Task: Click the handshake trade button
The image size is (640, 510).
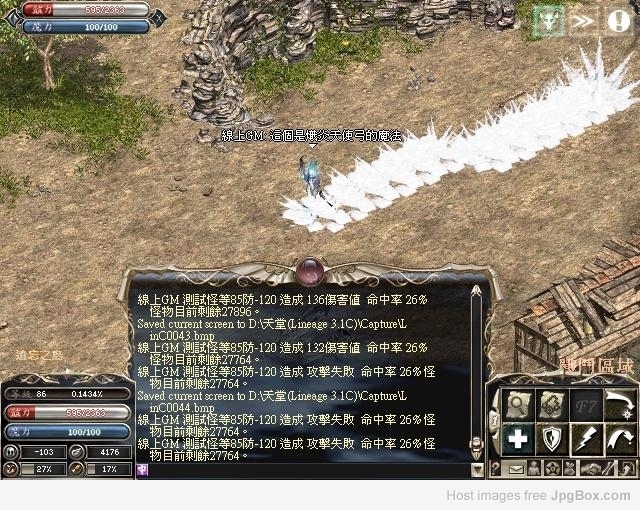Action: click(592, 468)
